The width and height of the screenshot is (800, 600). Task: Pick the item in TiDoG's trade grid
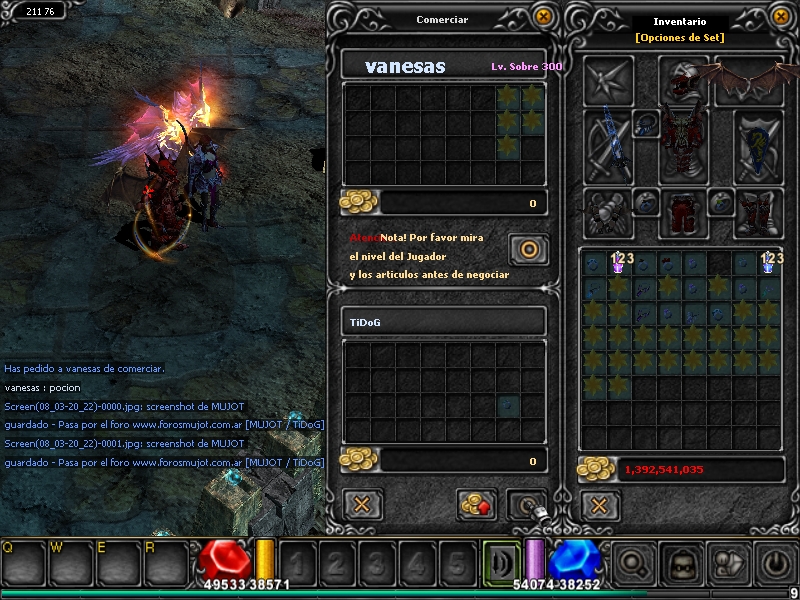509,405
